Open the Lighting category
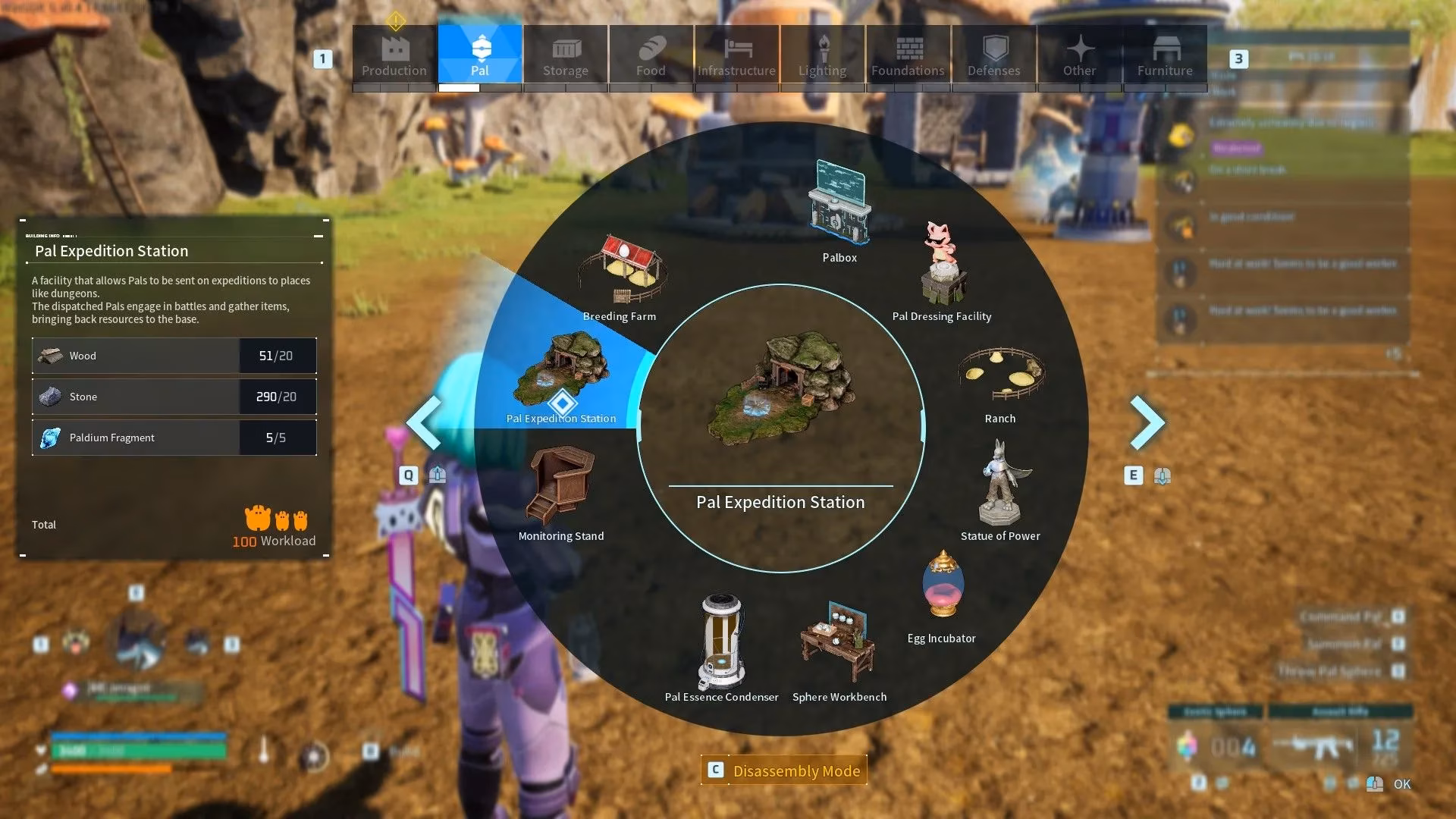The height and width of the screenshot is (819, 1456). coord(822,55)
